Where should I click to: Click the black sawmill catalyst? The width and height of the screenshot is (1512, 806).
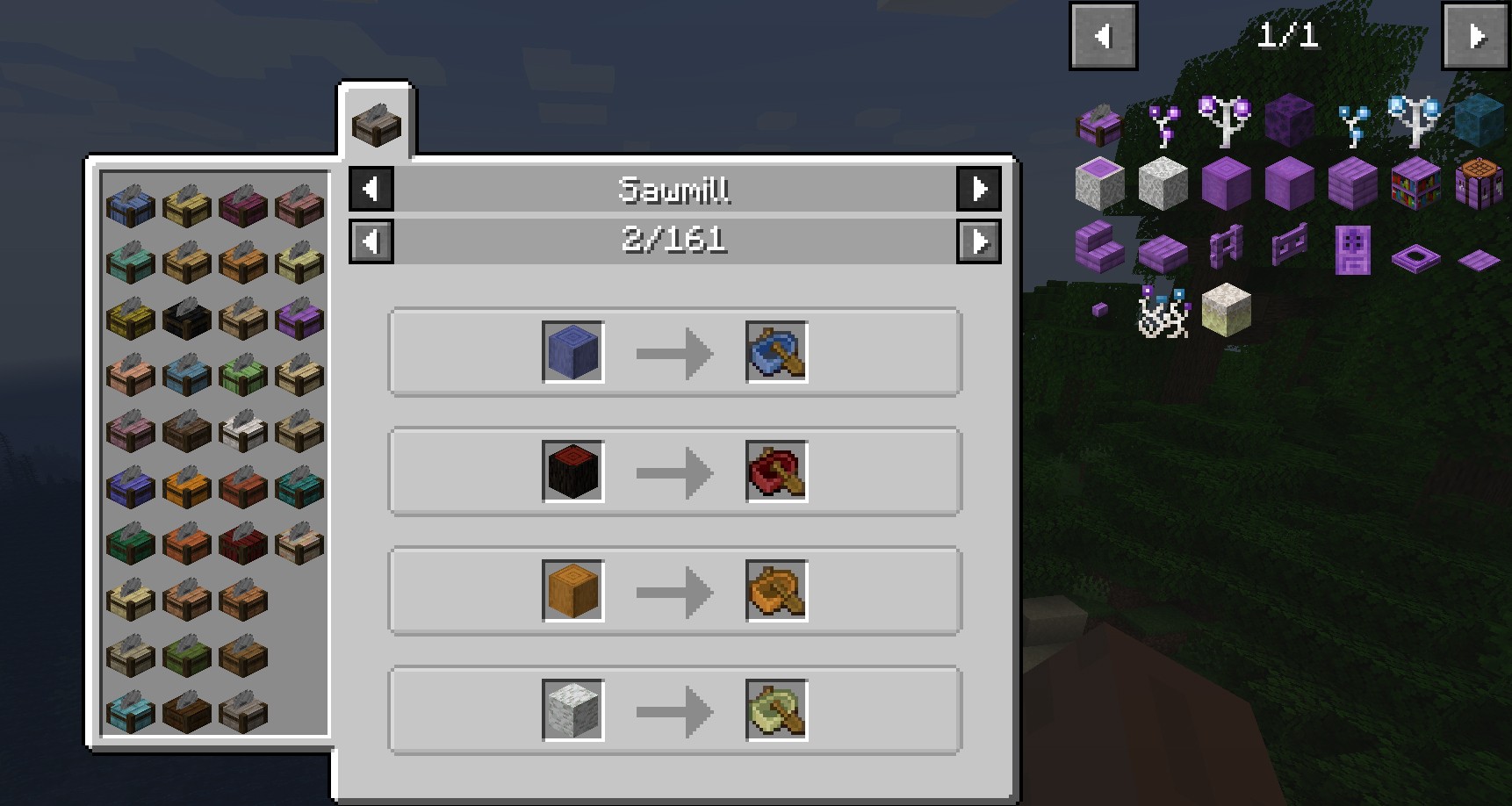[x=186, y=319]
